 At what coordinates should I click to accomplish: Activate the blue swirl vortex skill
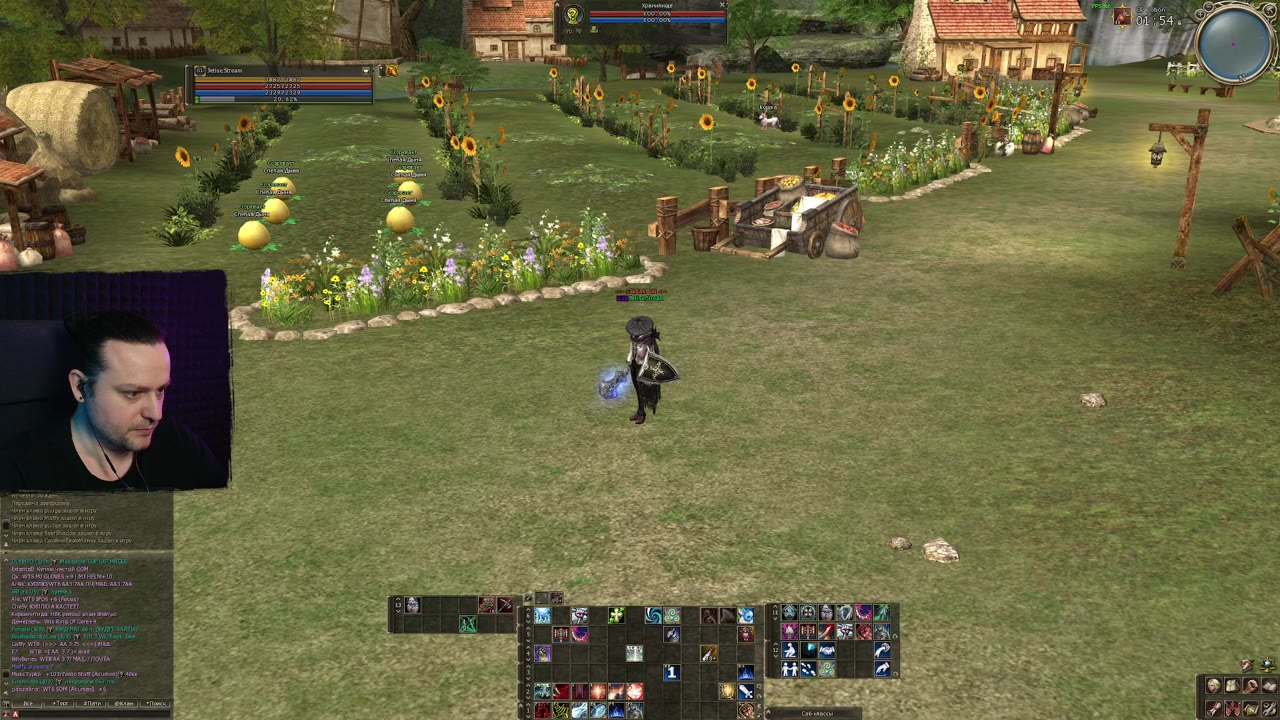pos(653,616)
